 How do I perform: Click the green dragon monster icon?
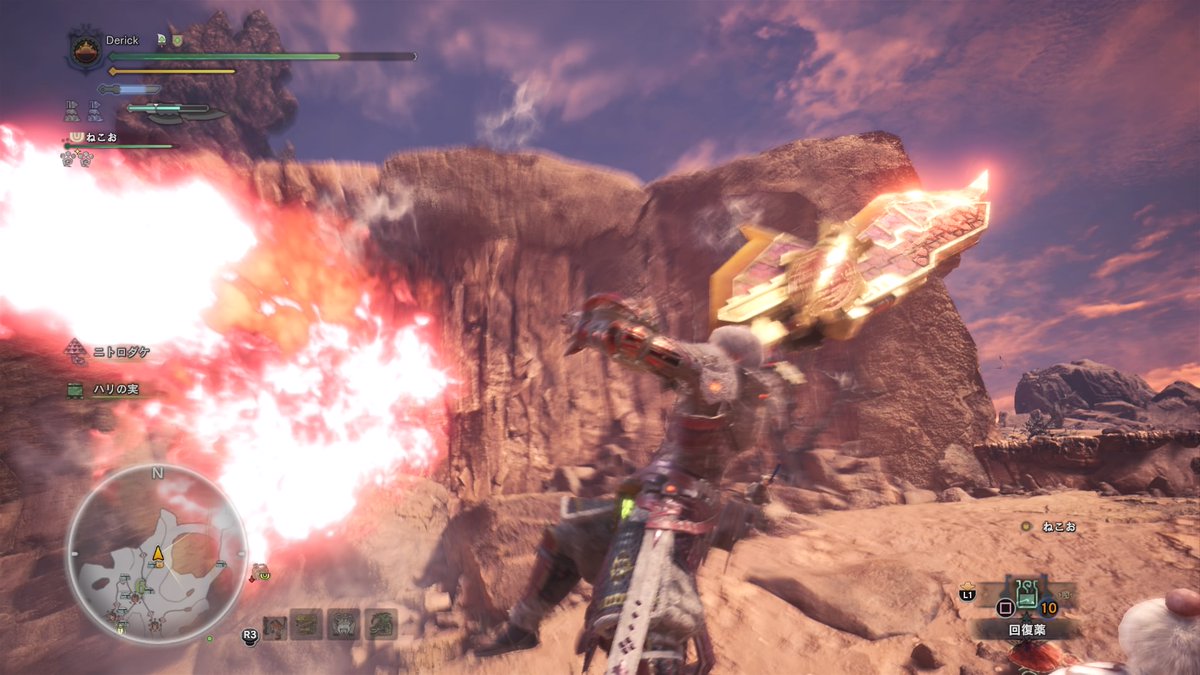pos(380,625)
